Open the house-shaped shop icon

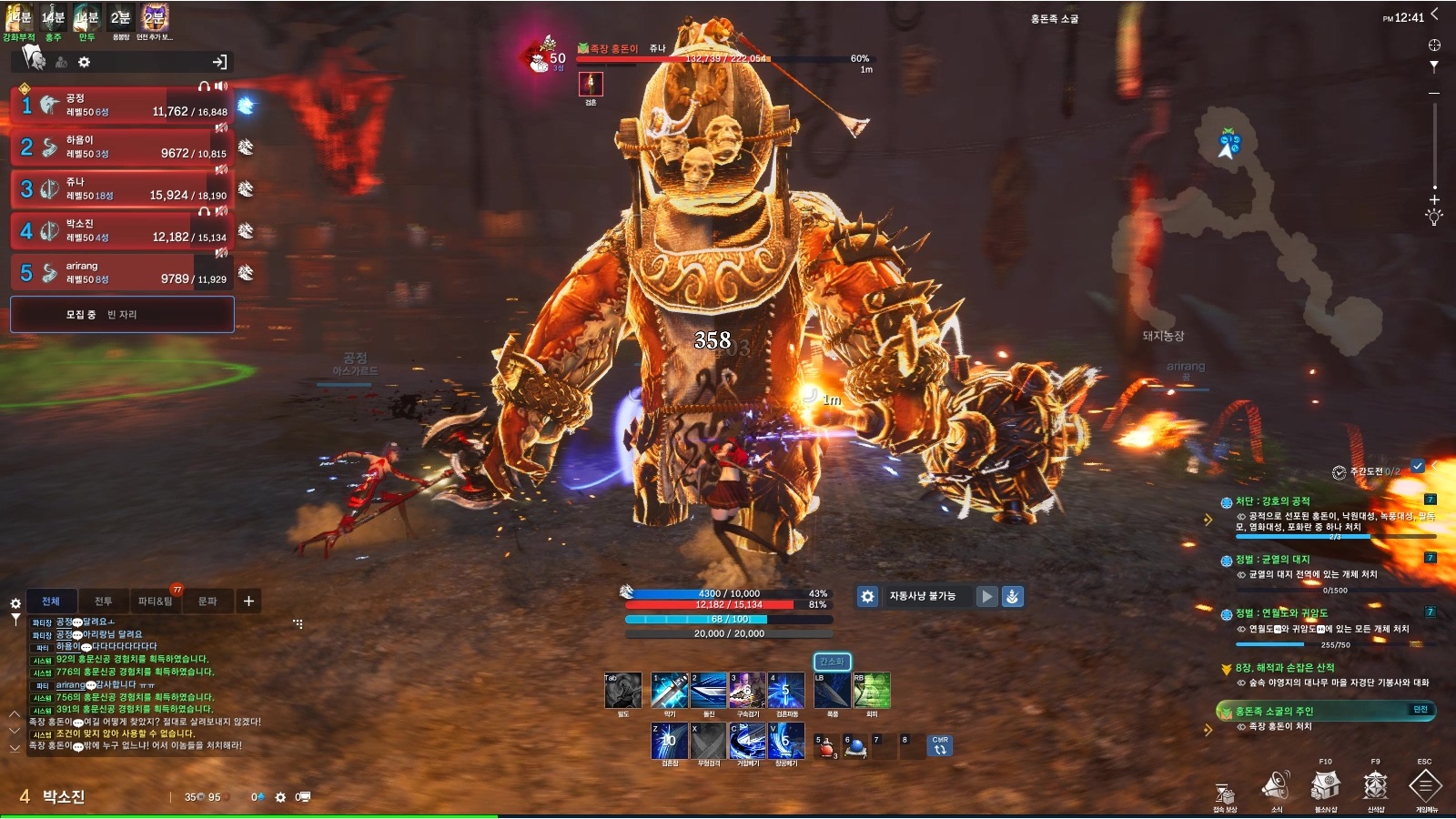tap(1325, 784)
